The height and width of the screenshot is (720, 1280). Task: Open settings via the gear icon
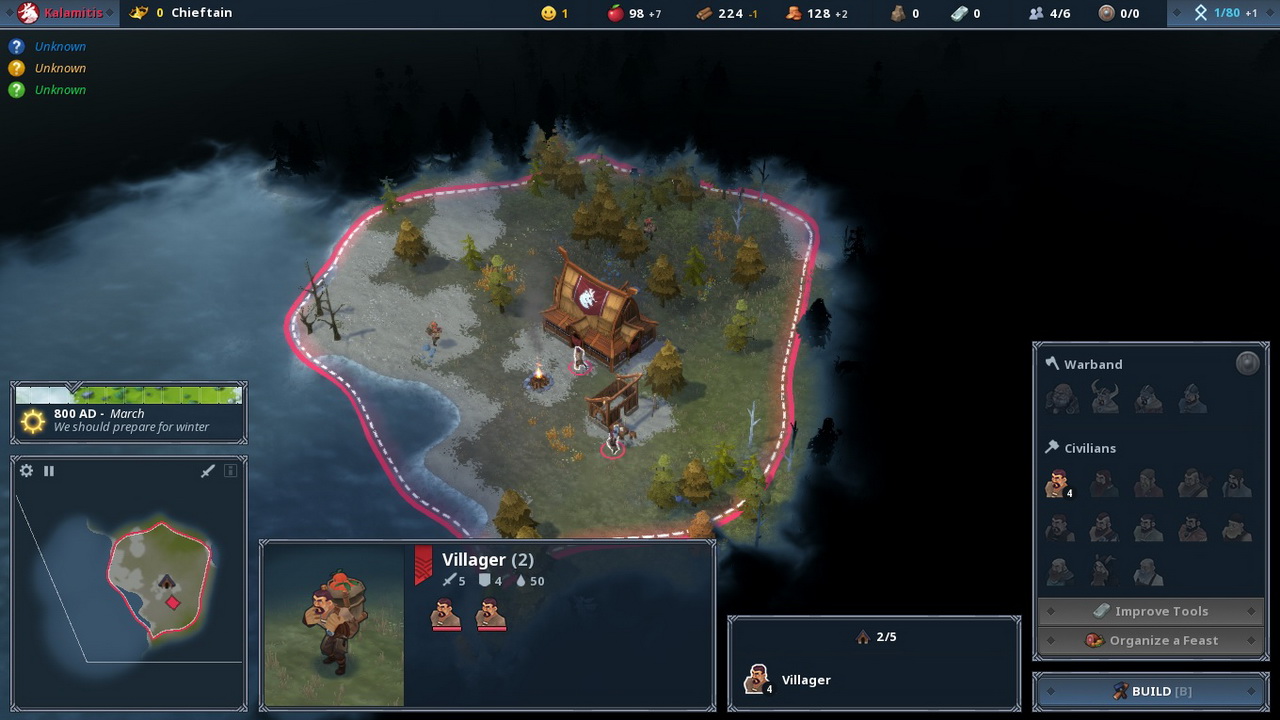point(27,471)
